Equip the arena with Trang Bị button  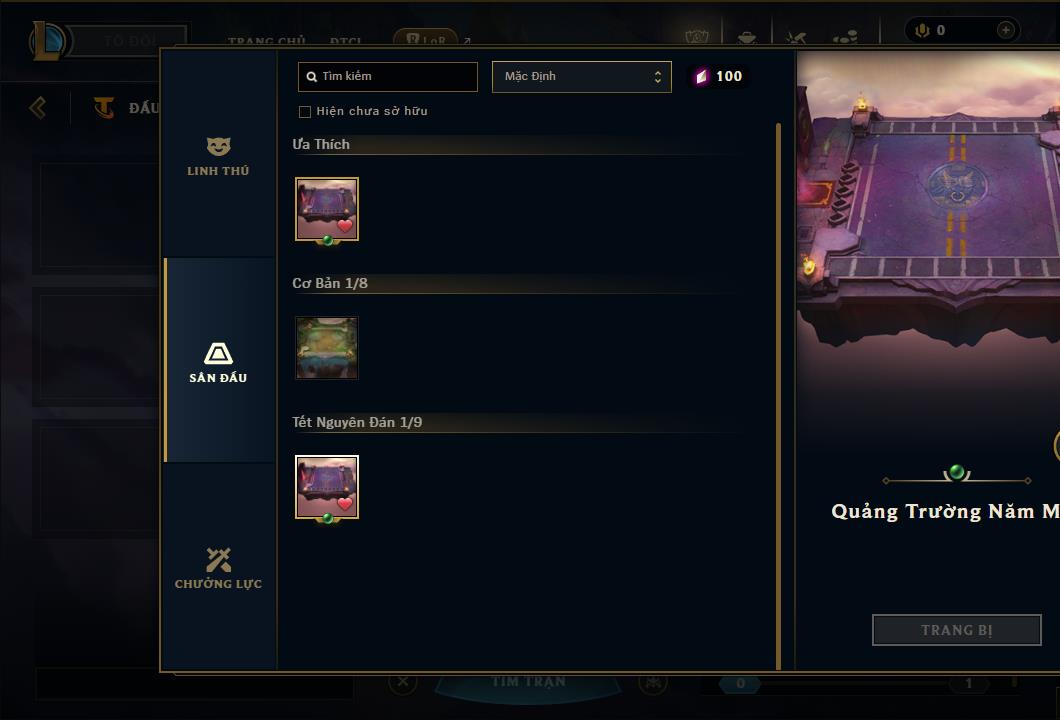click(956, 630)
